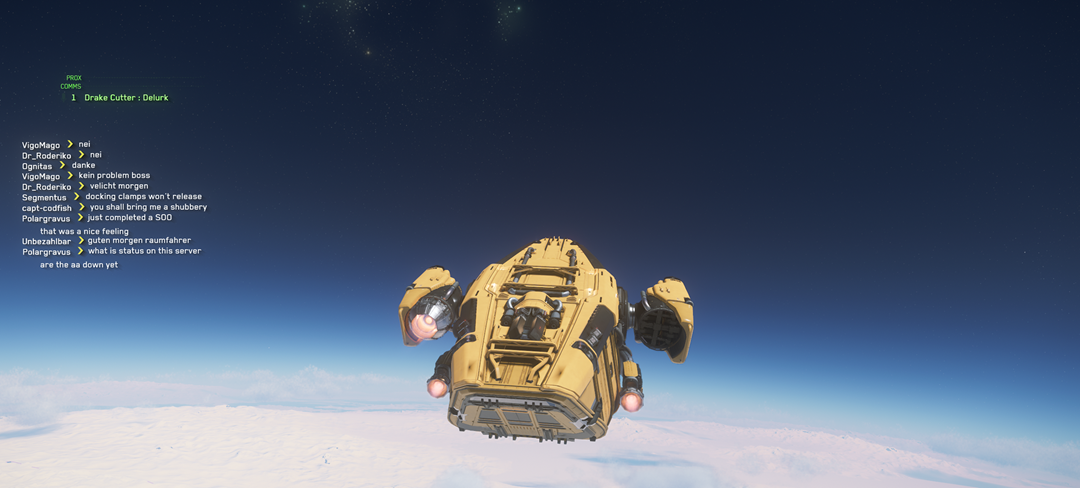The image size is (1080, 488).
Task: Select capt-codfish in the chat list
Action: 47,208
